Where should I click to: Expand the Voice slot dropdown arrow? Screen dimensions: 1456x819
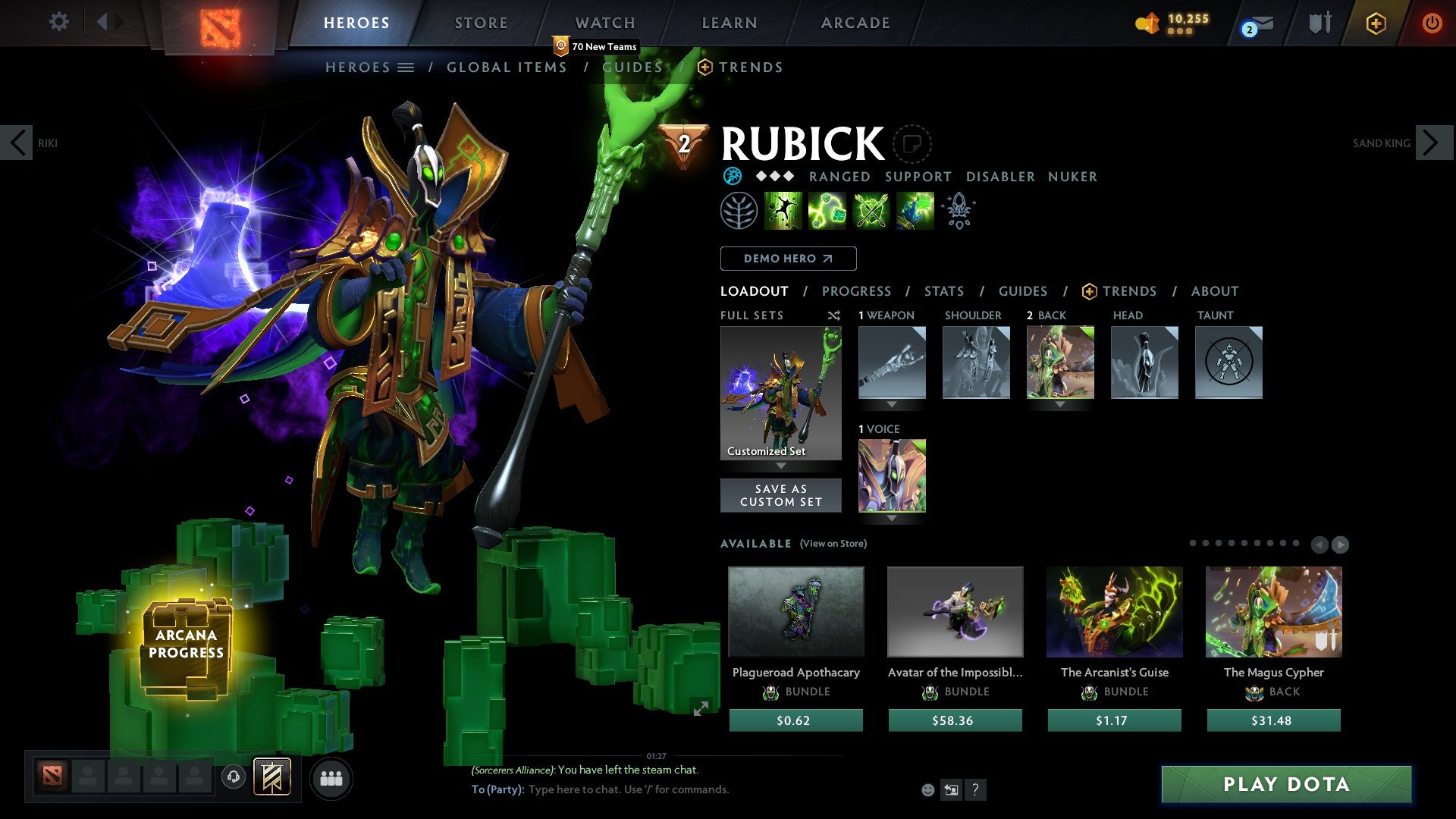point(892,518)
